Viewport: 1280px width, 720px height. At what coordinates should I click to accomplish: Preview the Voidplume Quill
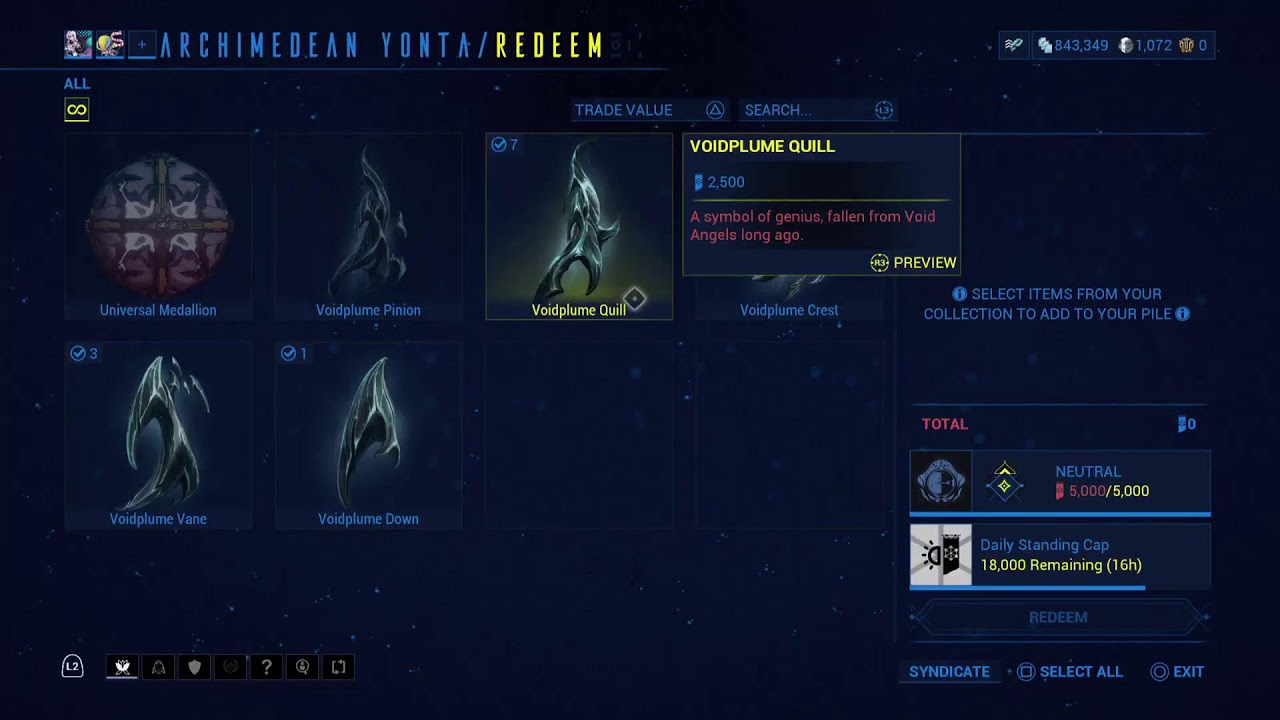(913, 263)
